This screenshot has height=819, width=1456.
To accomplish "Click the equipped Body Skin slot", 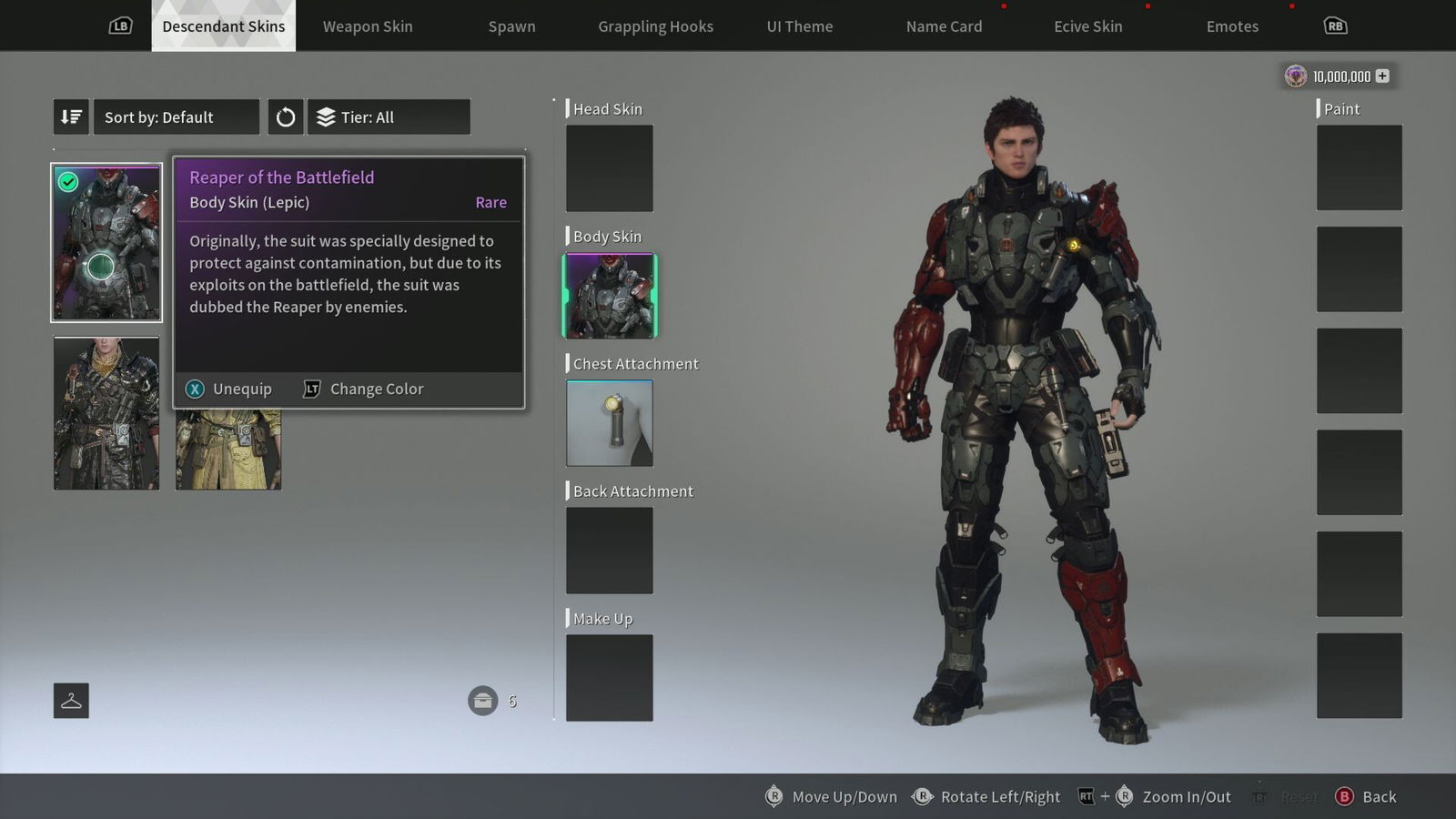I will (x=610, y=296).
